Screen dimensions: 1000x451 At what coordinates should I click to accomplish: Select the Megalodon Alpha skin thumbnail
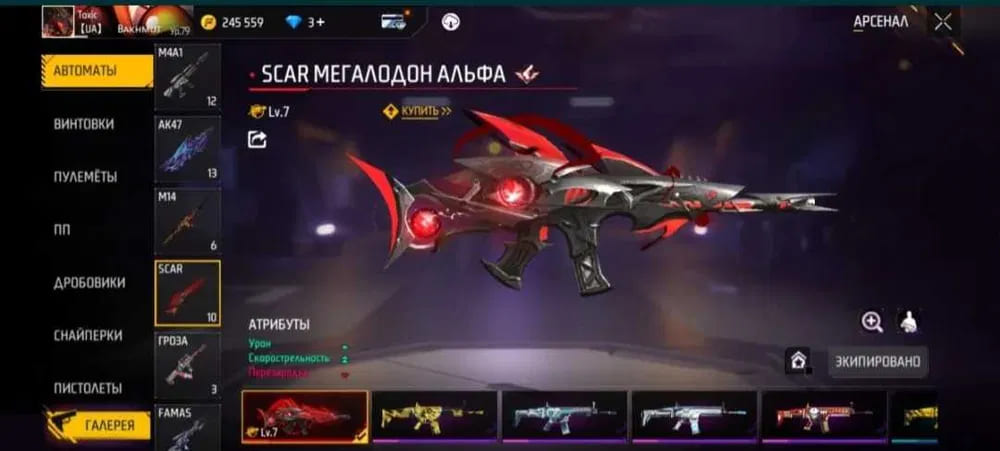pyautogui.click(x=304, y=416)
